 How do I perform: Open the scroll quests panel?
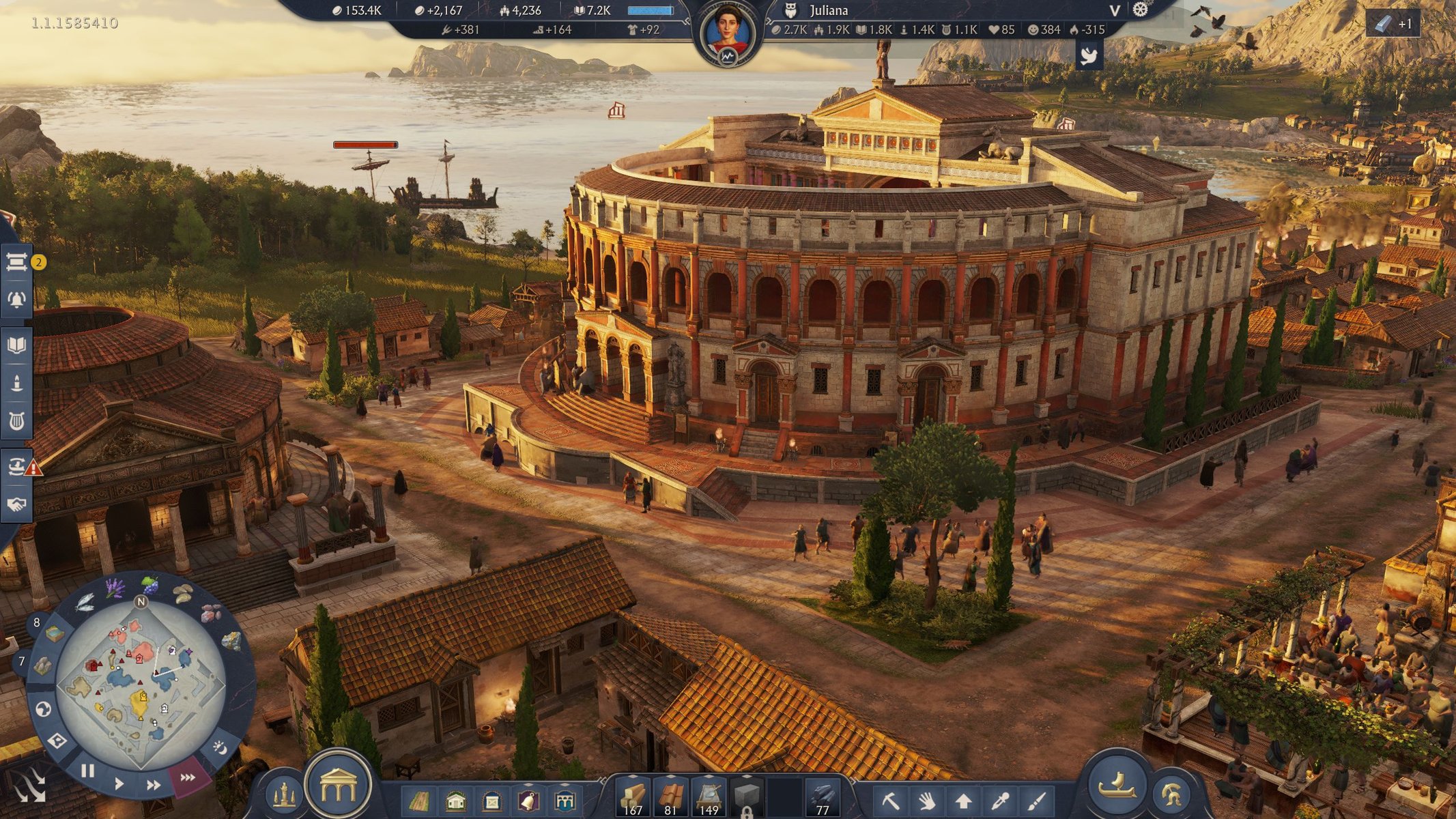(x=16, y=261)
